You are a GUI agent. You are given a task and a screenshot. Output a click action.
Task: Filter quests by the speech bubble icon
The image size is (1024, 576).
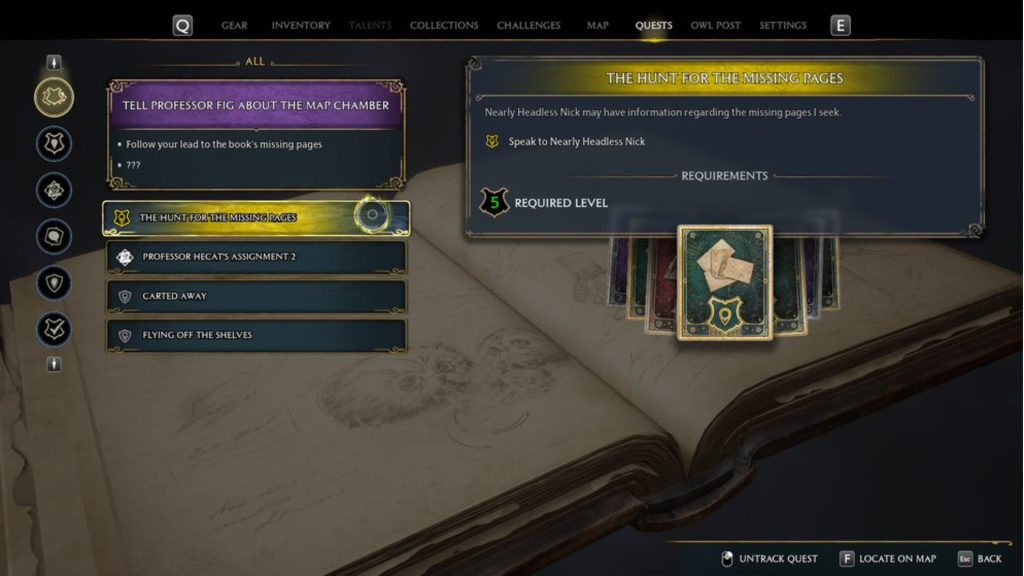54,236
